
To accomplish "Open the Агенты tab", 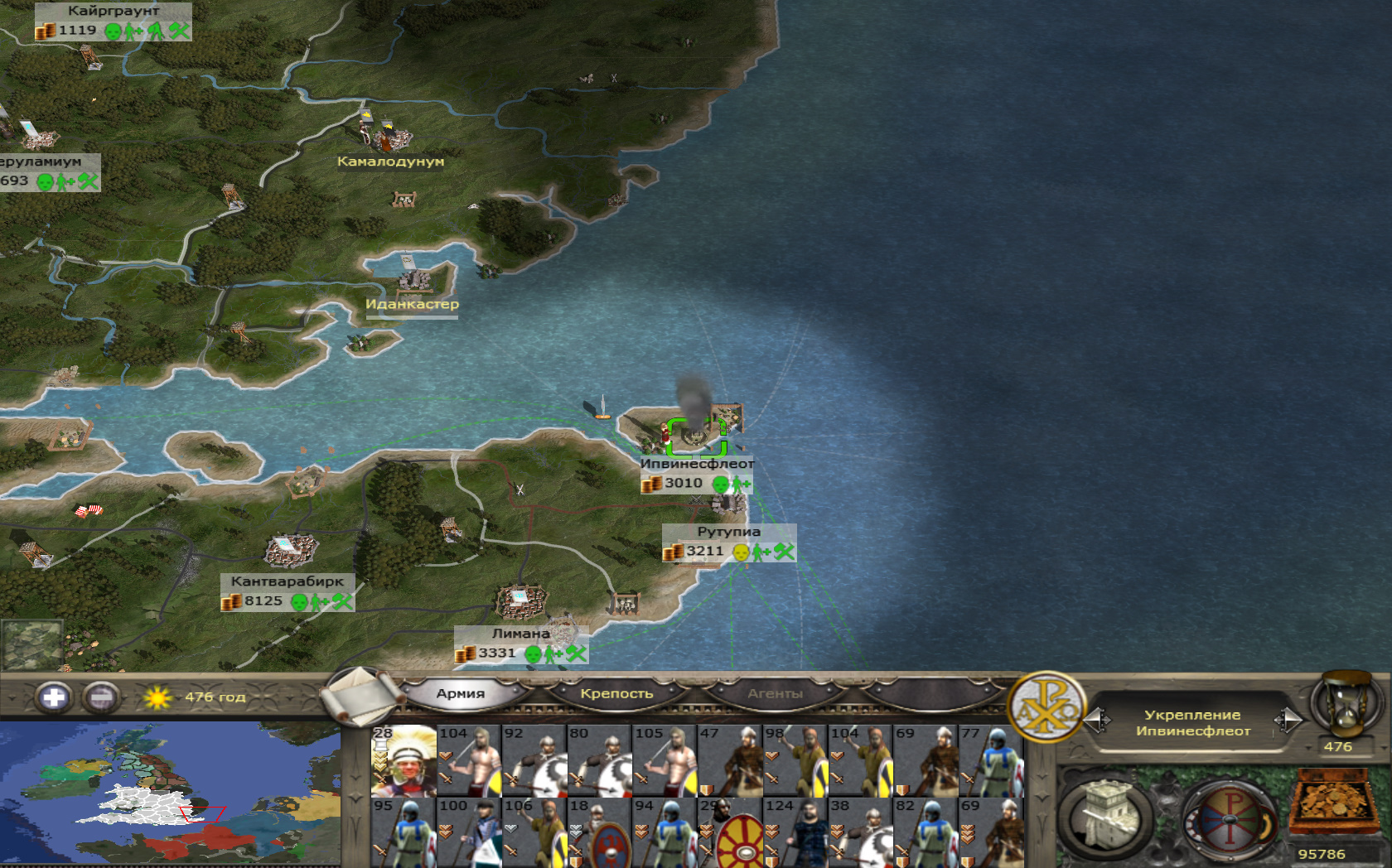I will [775, 694].
